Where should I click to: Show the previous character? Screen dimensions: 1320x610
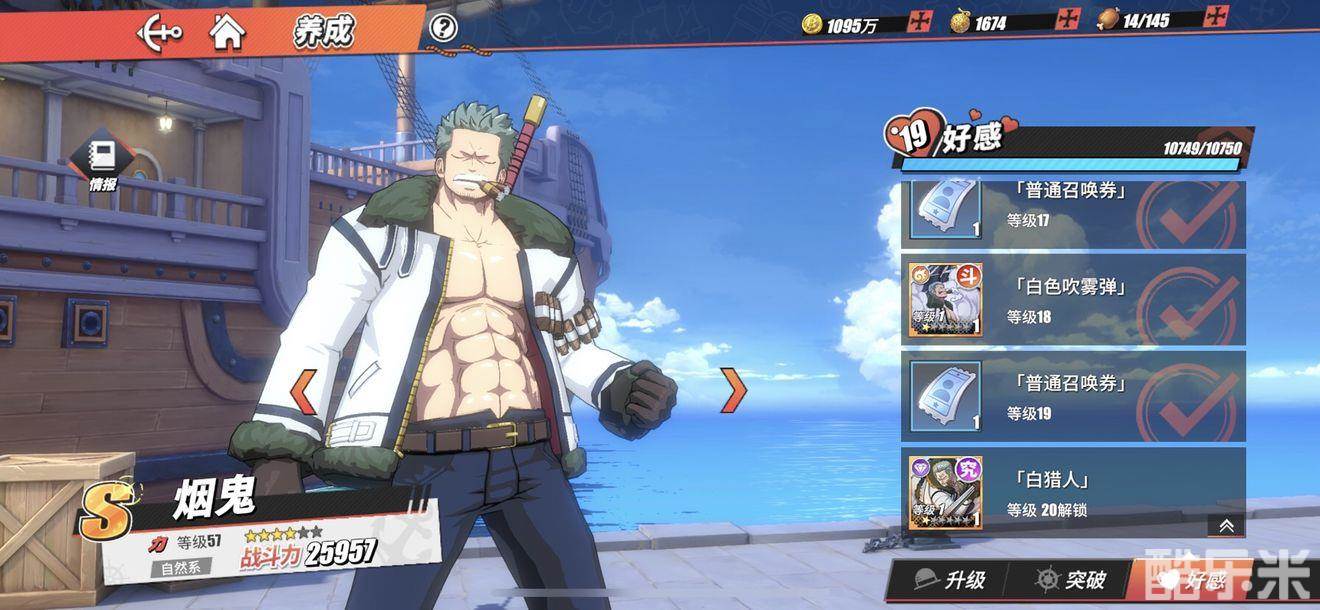click(303, 391)
